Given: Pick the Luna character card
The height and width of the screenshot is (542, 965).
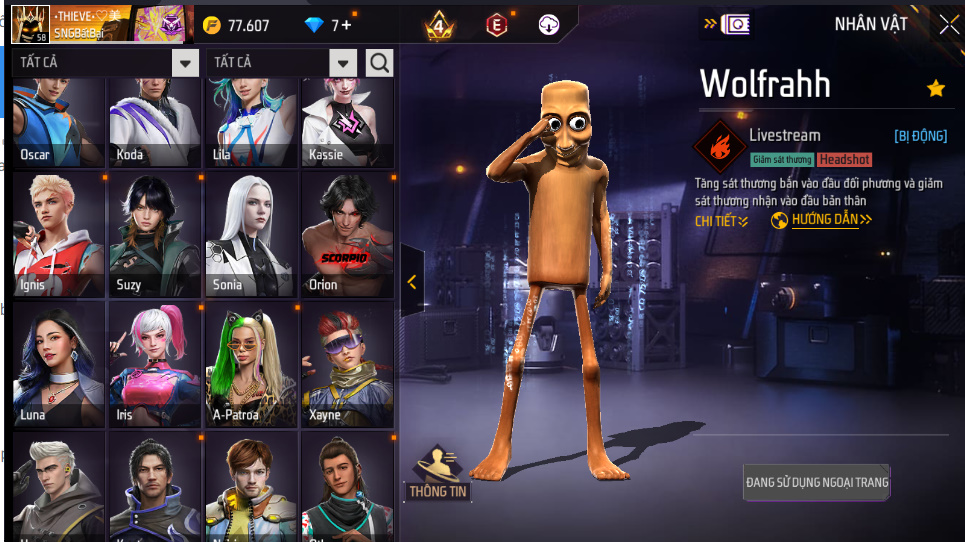Looking at the screenshot, I should click(x=58, y=365).
